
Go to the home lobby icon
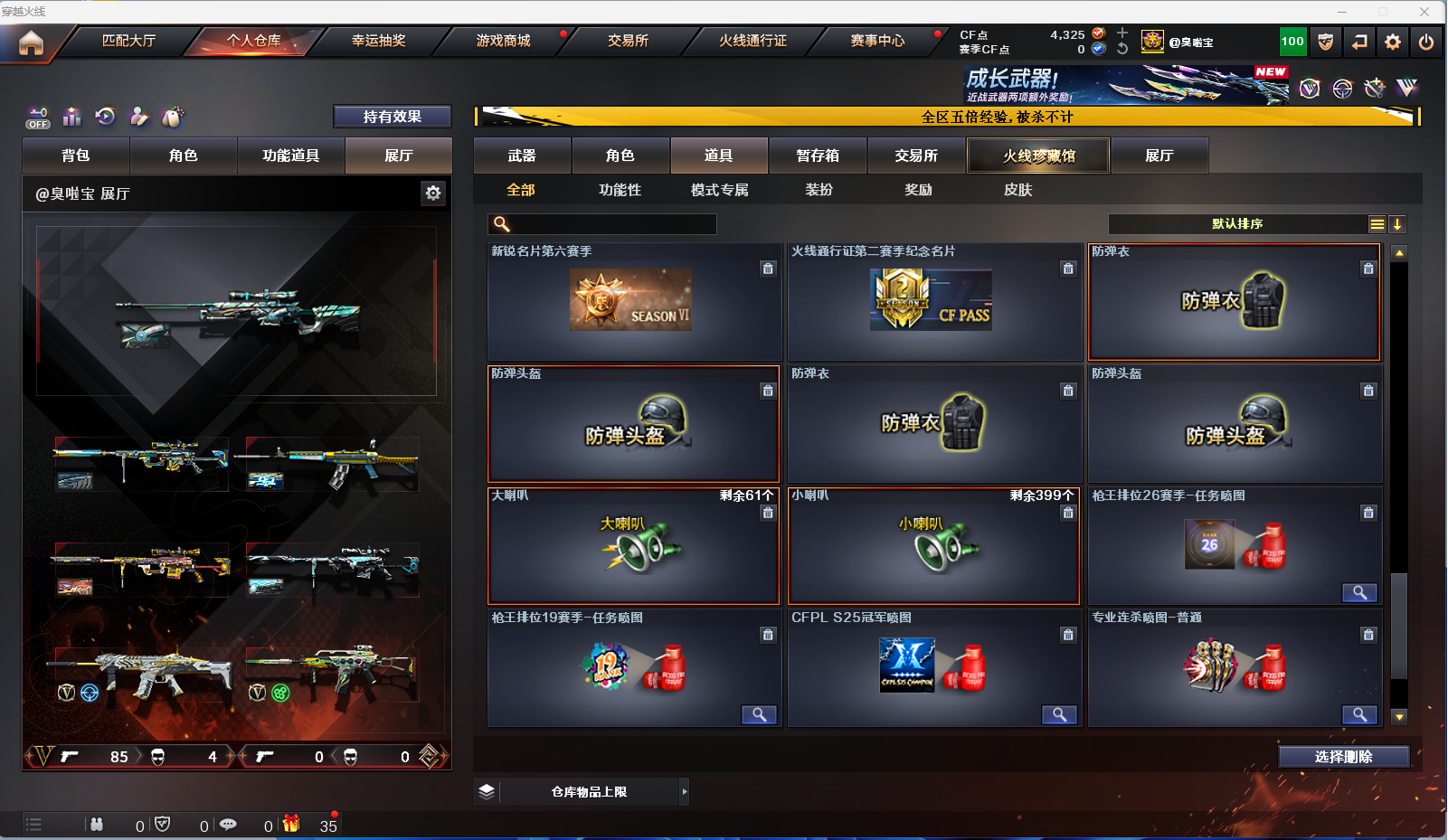coord(31,42)
